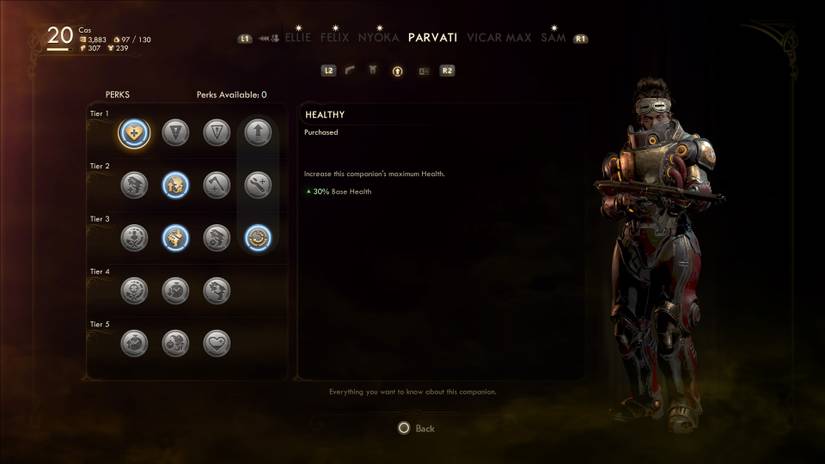Switch to the Ellie companion tab

[x=297, y=38]
